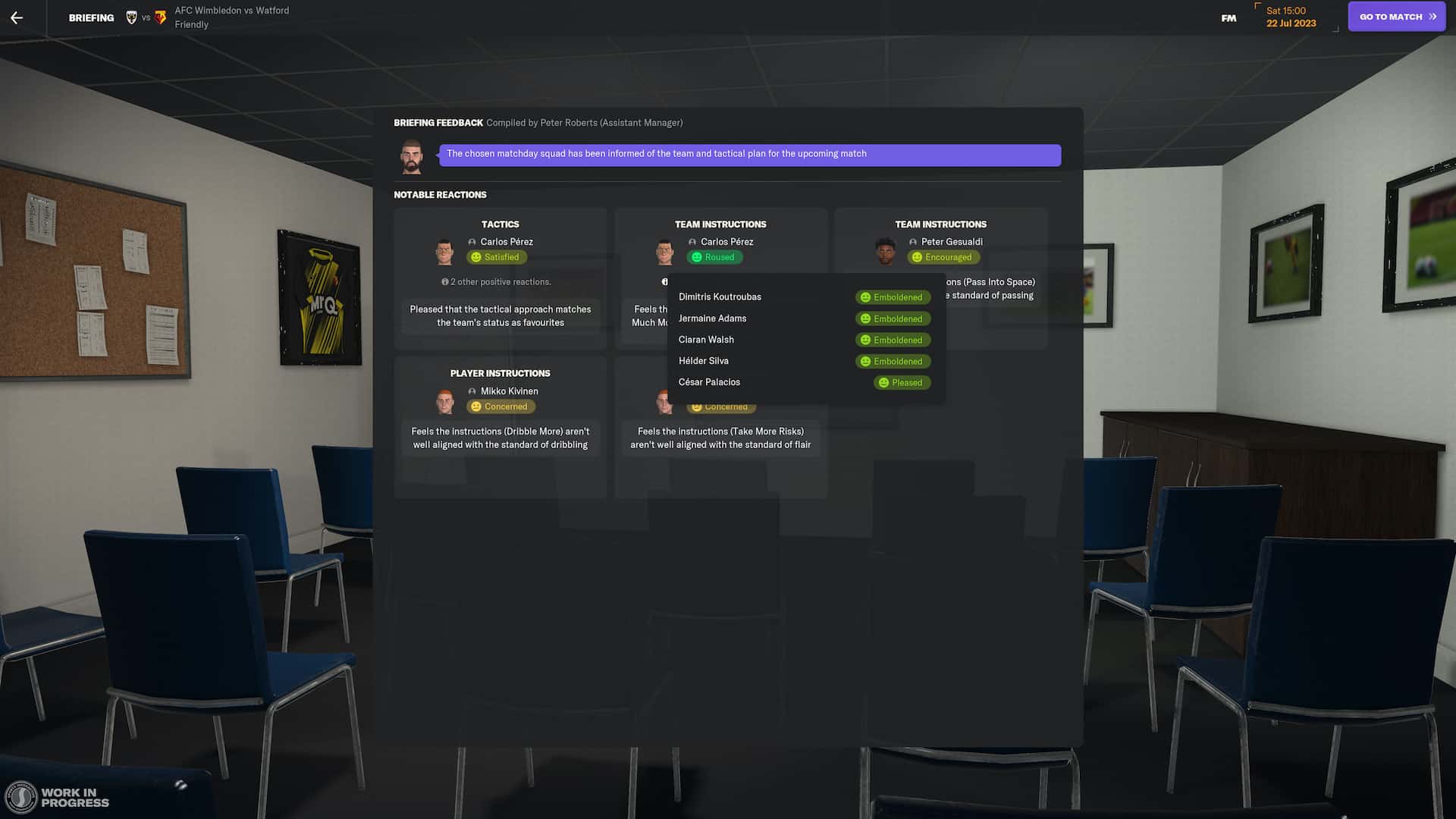Image resolution: width=1456 pixels, height=819 pixels.
Task: Click the player name Jermaine Adams
Action: point(711,318)
